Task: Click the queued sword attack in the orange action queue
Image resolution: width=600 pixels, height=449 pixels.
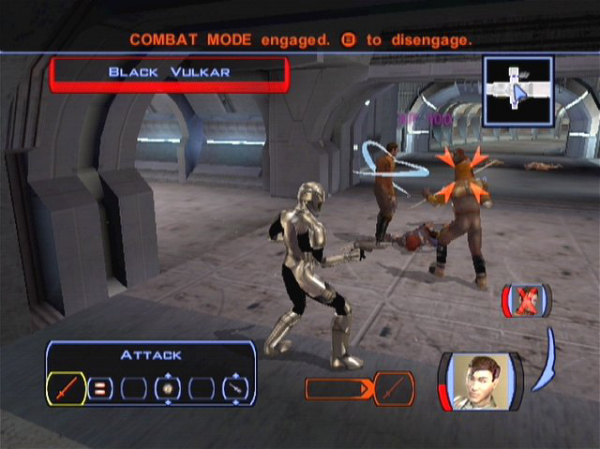Action: click(395, 387)
